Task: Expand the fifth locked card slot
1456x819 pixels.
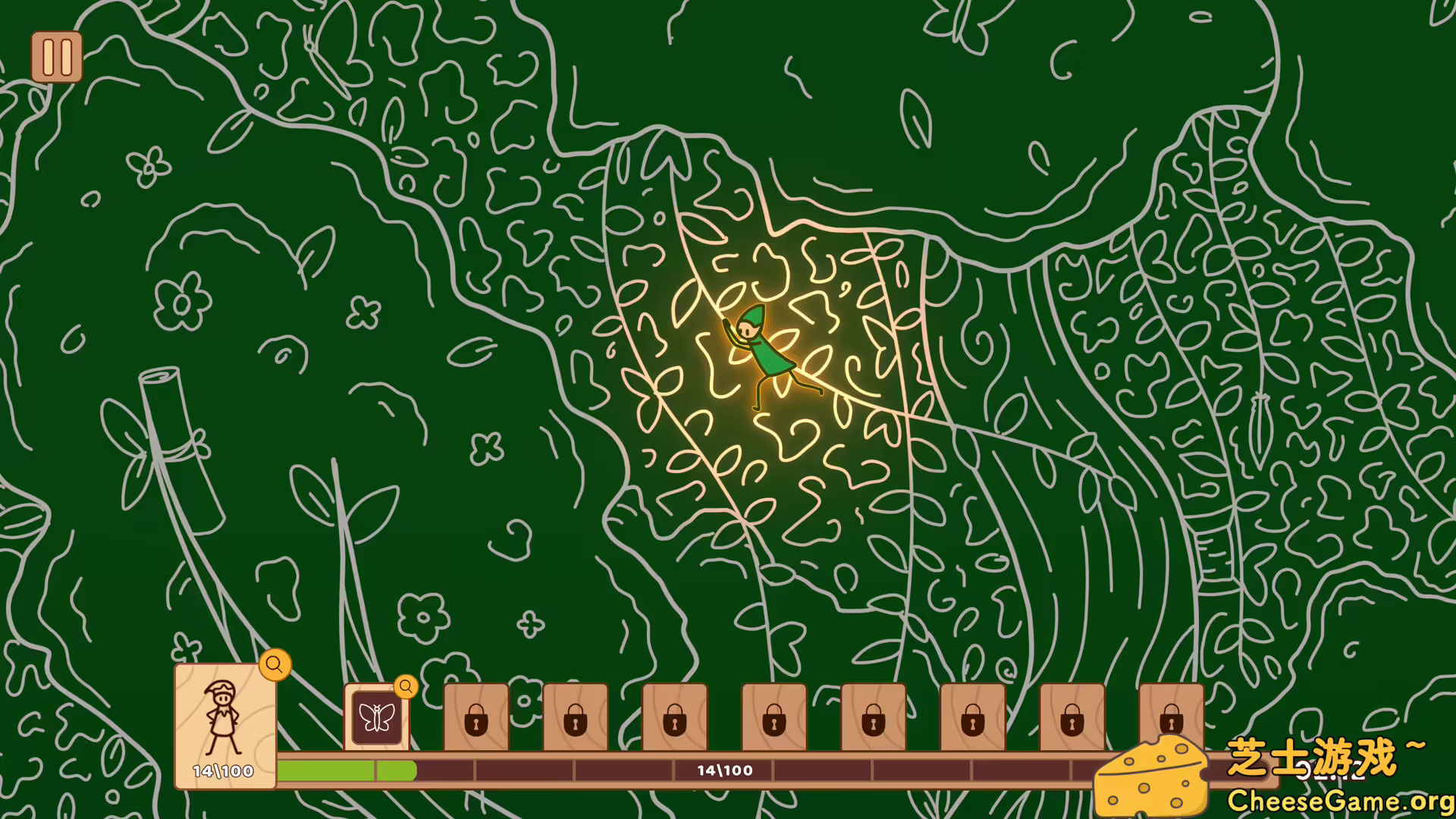Action: pyautogui.click(x=874, y=722)
